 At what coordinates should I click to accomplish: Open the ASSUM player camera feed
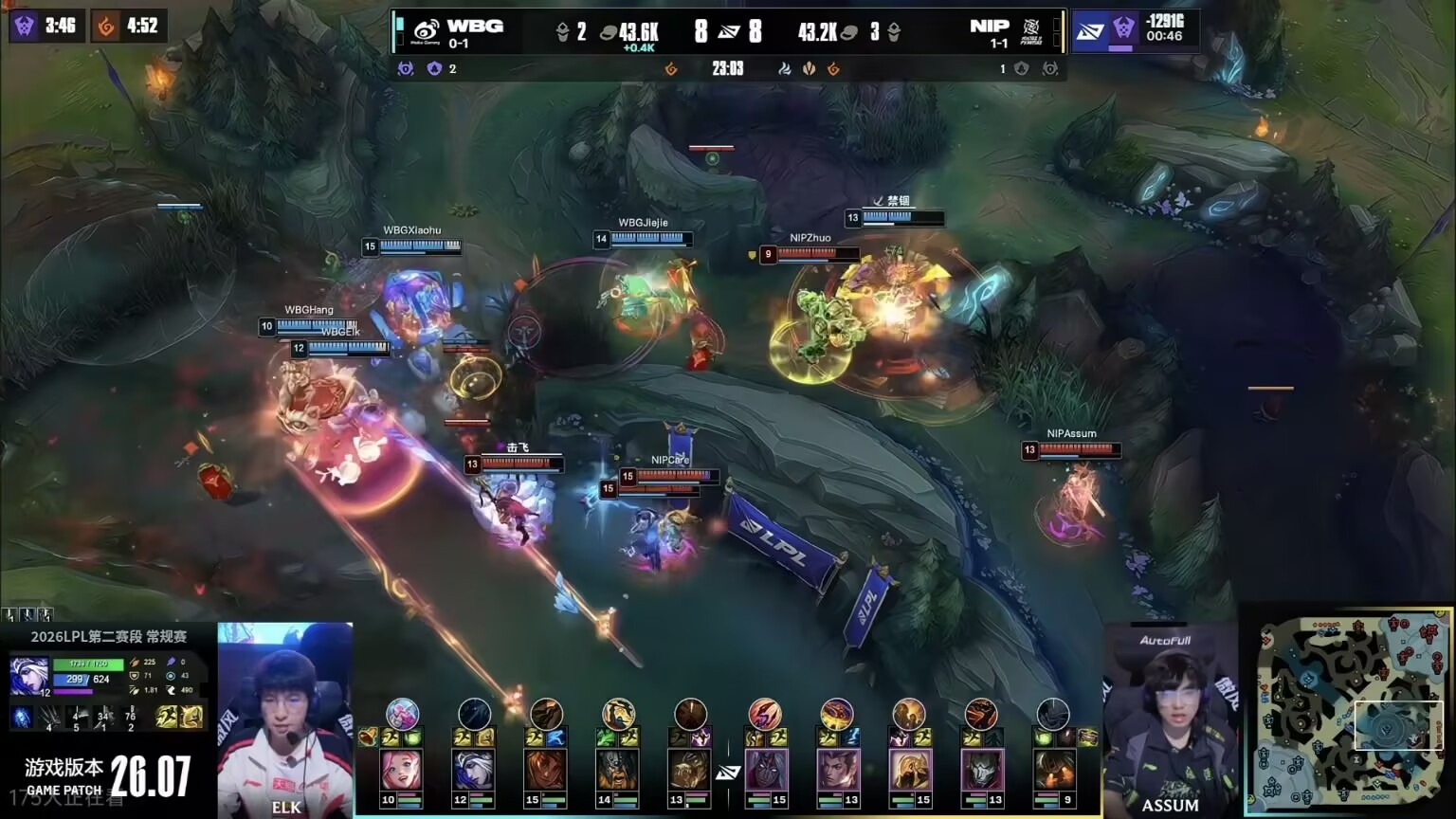click(1170, 720)
